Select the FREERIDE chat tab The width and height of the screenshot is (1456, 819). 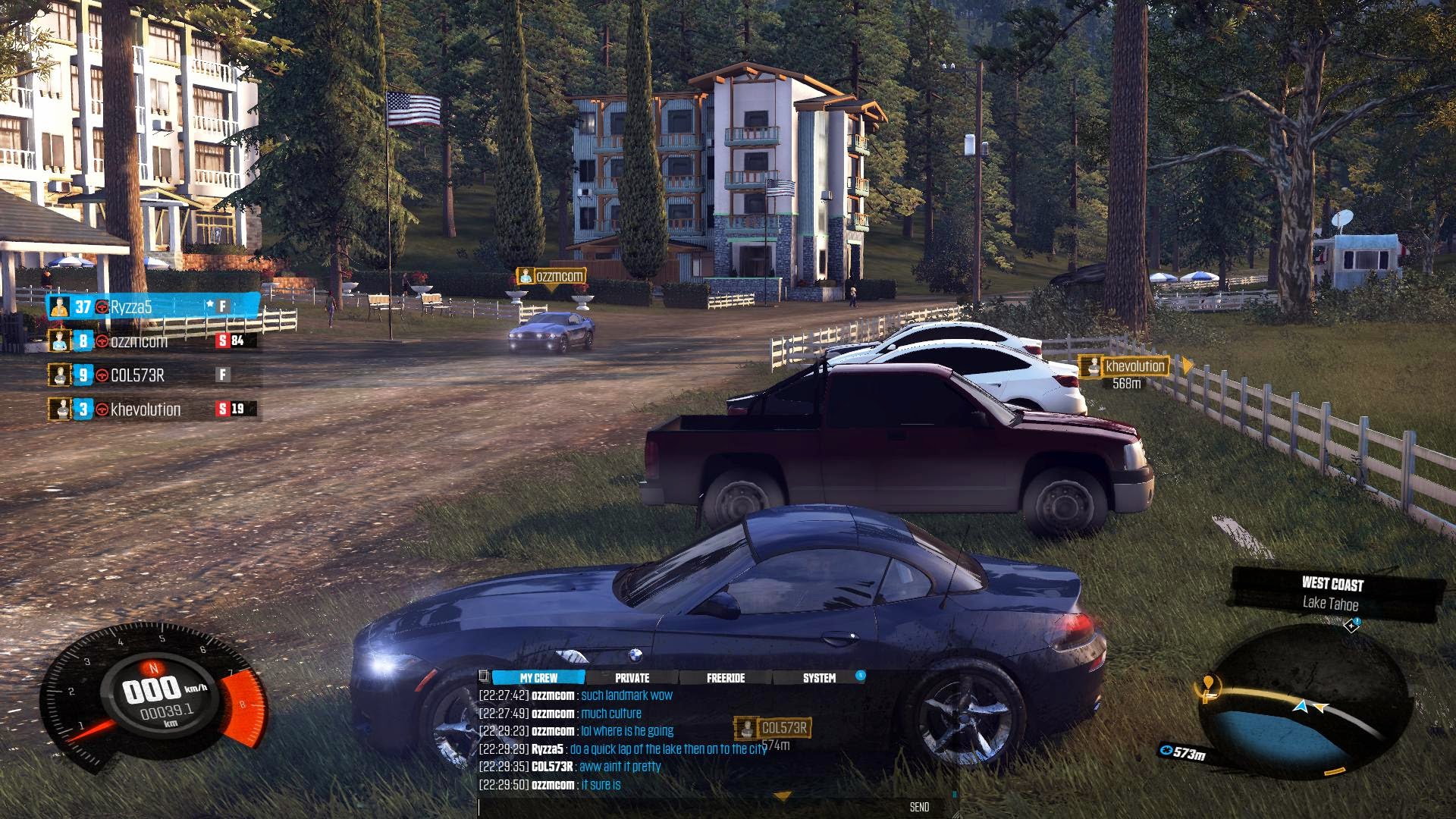click(x=726, y=678)
